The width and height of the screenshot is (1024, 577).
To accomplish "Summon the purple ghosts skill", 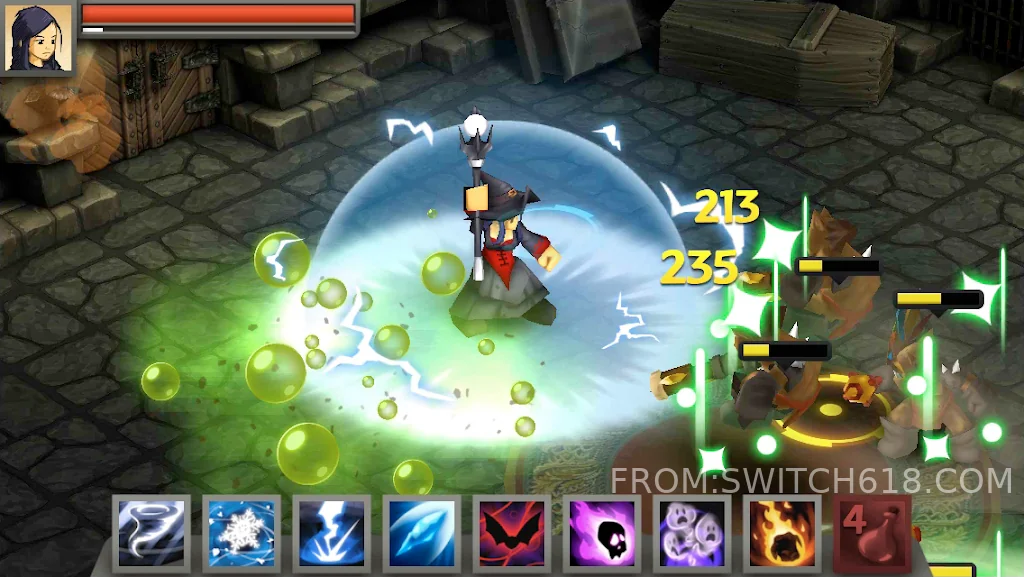I will coord(692,532).
